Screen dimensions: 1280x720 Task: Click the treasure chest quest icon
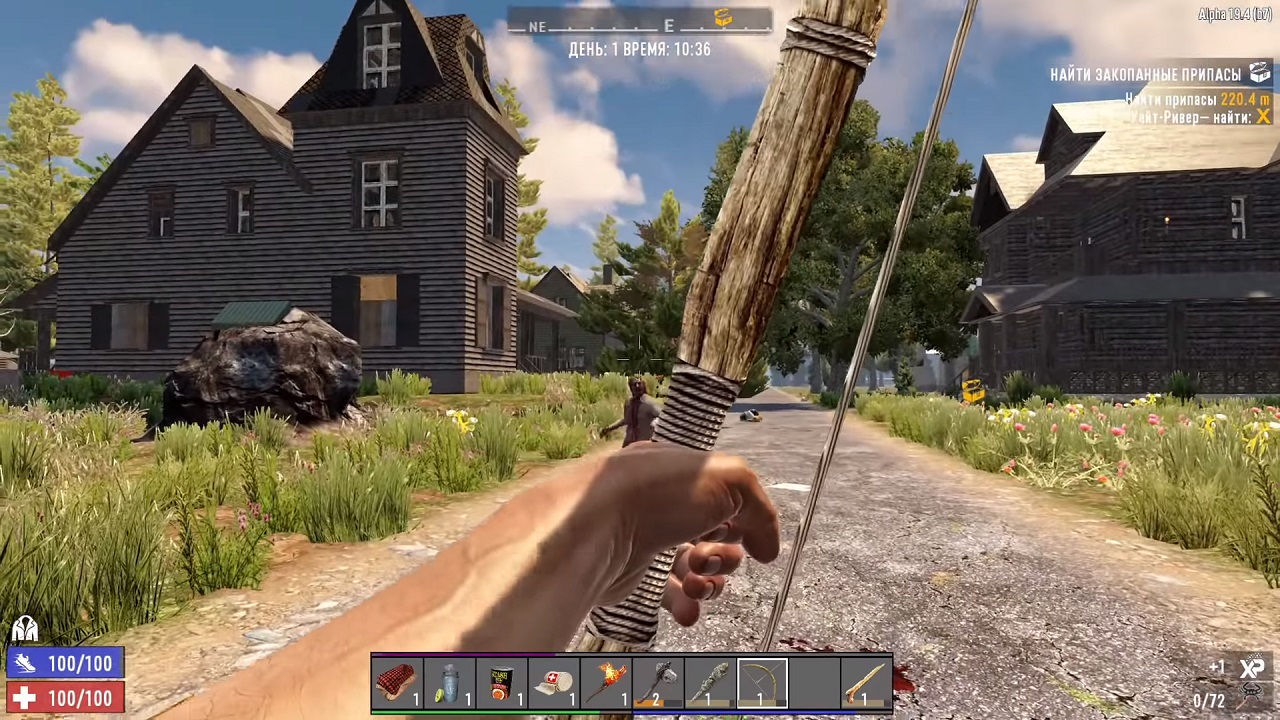tap(1259, 72)
